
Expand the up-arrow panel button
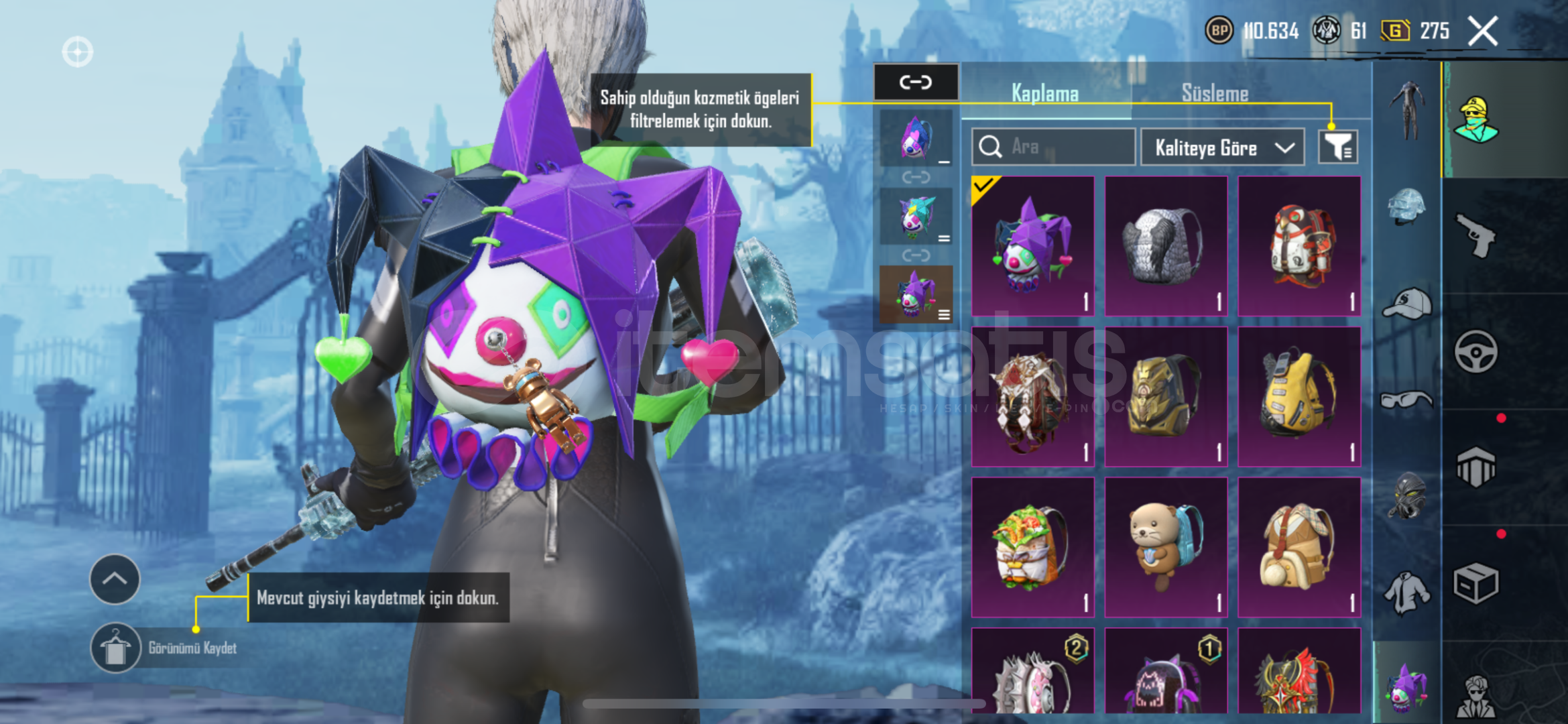click(x=115, y=579)
